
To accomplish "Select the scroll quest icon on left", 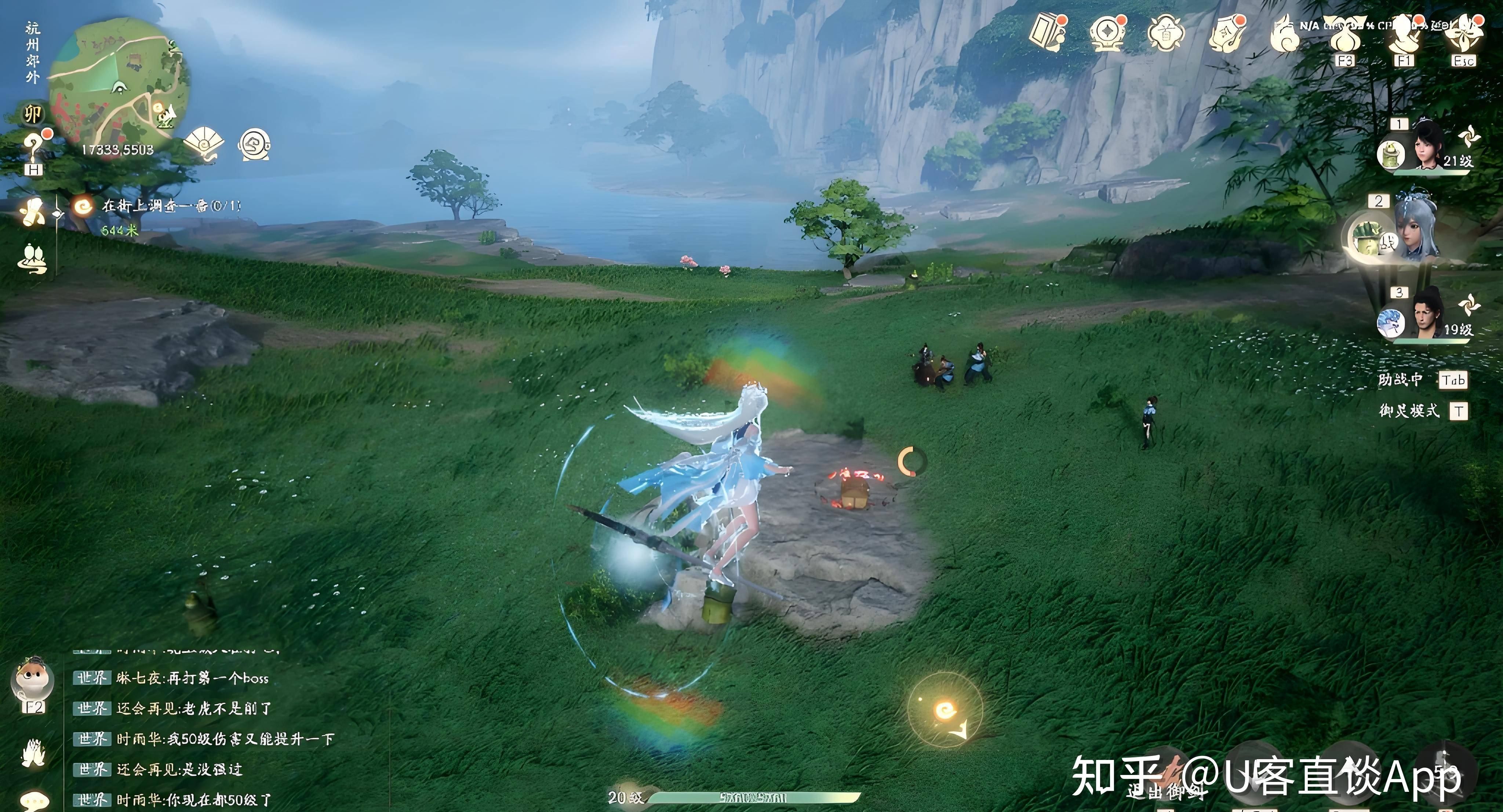I will pyautogui.click(x=32, y=211).
